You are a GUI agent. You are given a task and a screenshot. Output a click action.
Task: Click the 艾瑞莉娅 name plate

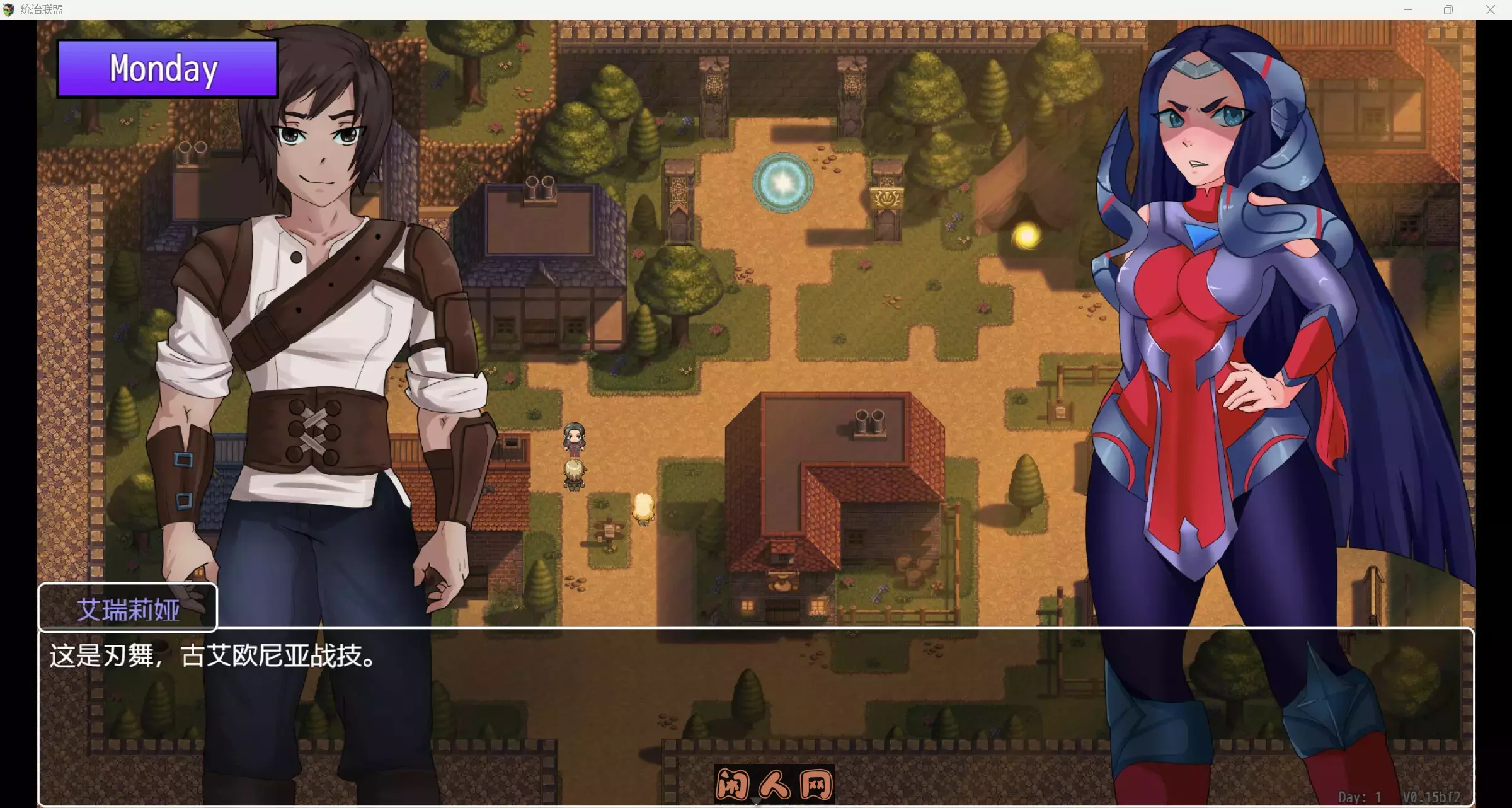[x=129, y=607]
